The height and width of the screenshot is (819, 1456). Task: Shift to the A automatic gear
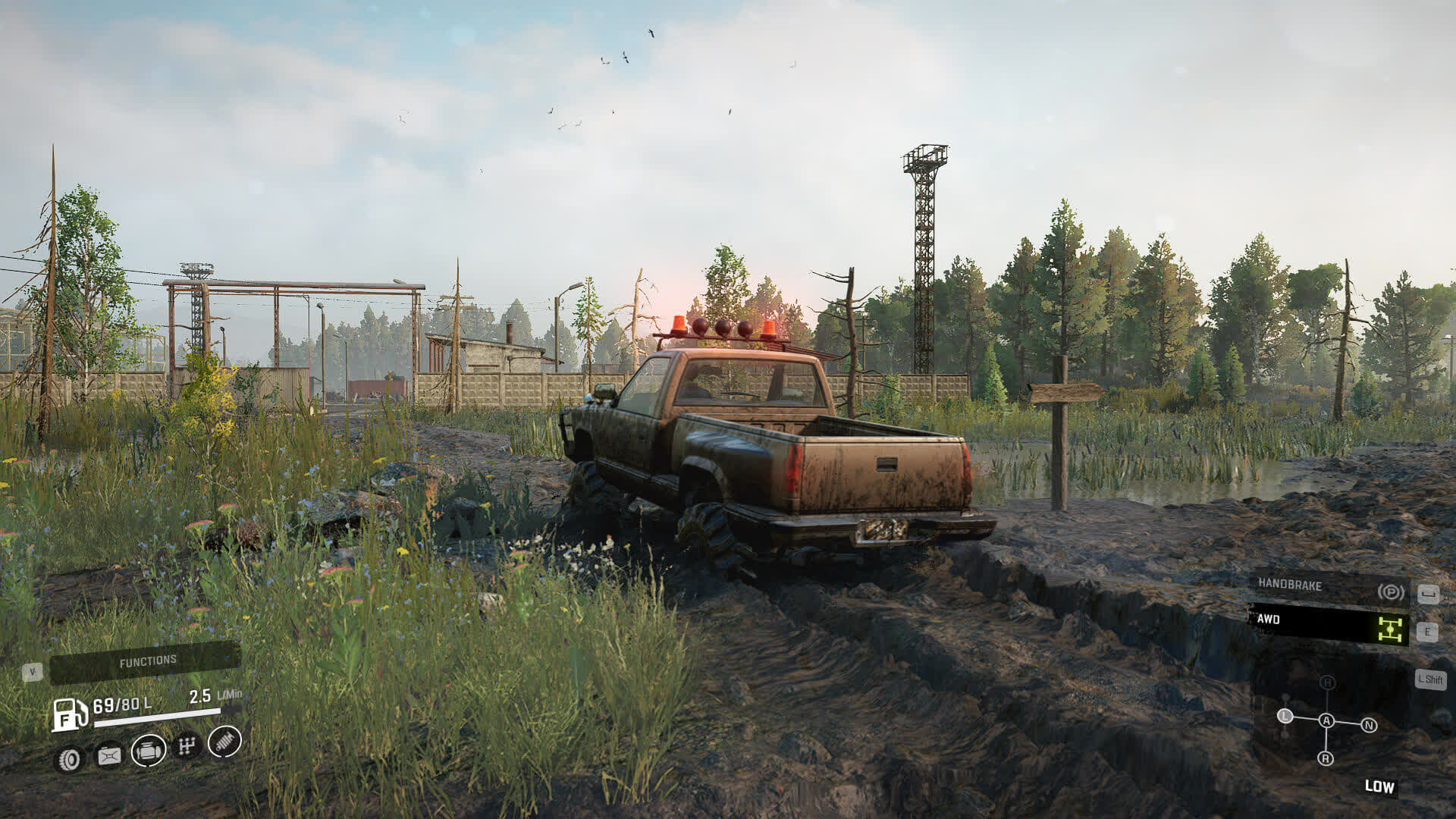click(x=1326, y=720)
